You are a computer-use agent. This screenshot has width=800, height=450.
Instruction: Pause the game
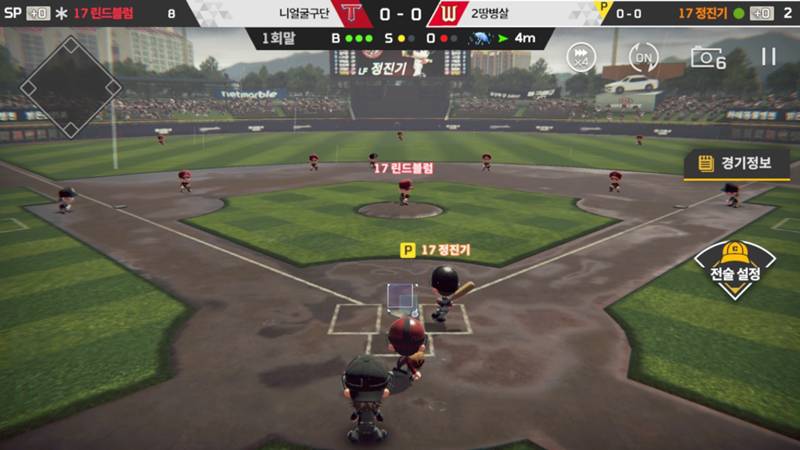(x=768, y=56)
